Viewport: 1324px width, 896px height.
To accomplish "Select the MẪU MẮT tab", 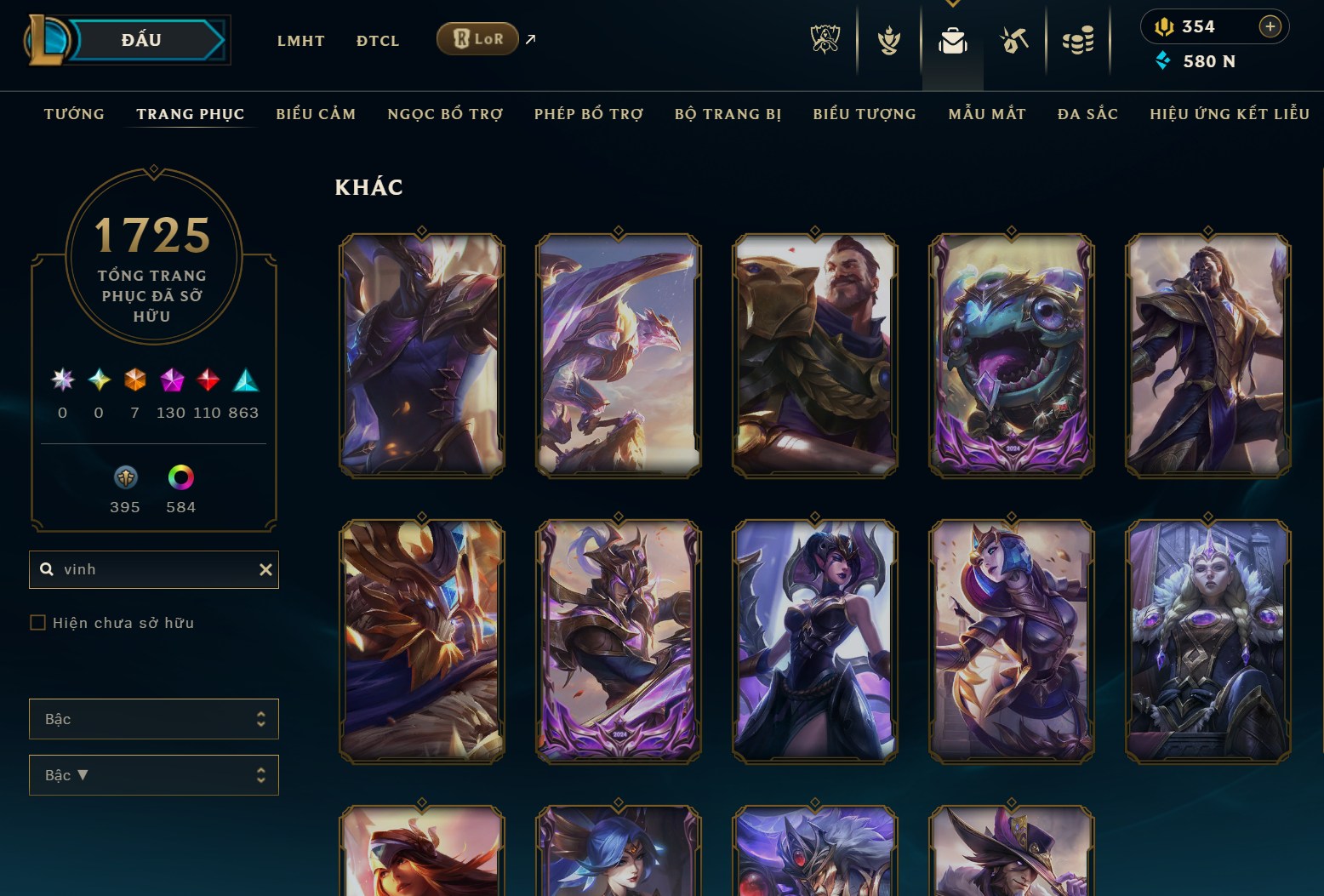I will (x=986, y=113).
